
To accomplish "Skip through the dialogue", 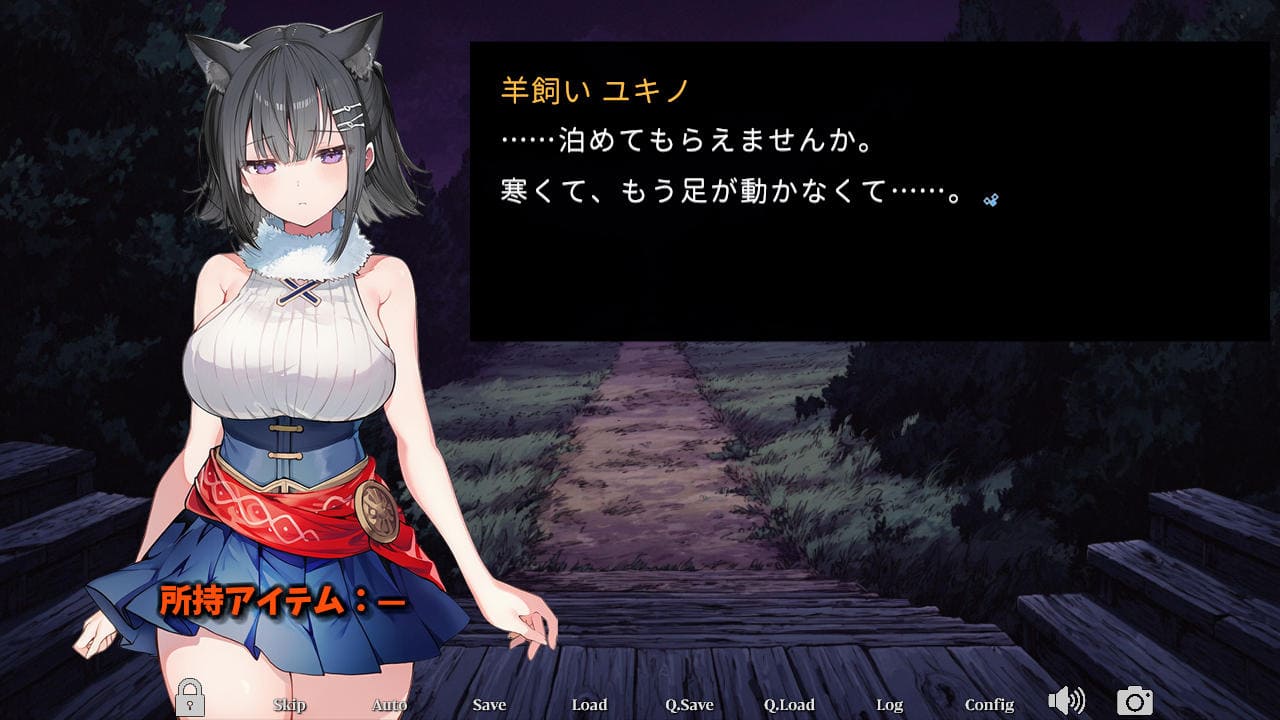I will [x=289, y=704].
